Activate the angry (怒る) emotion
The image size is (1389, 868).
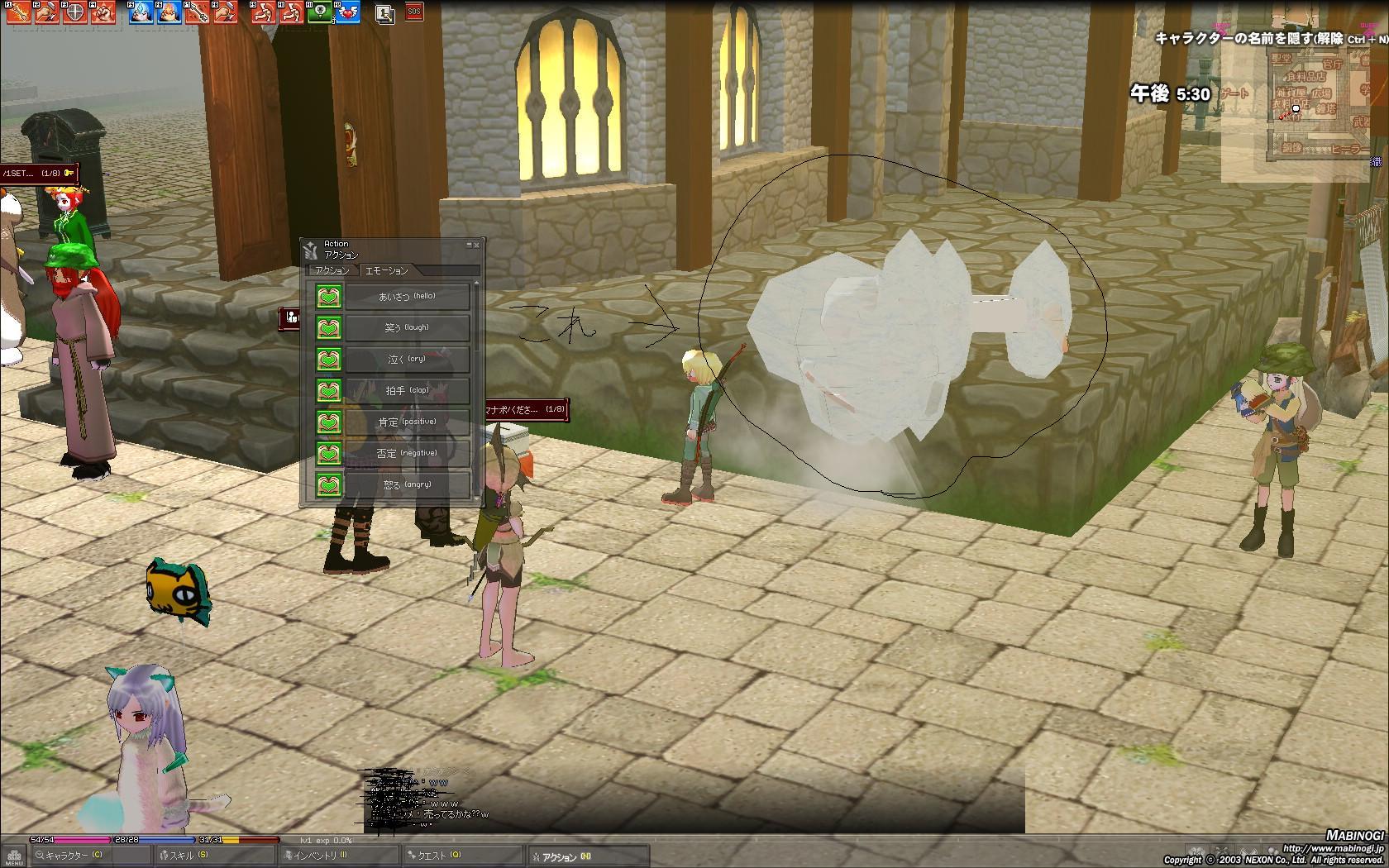[407, 484]
